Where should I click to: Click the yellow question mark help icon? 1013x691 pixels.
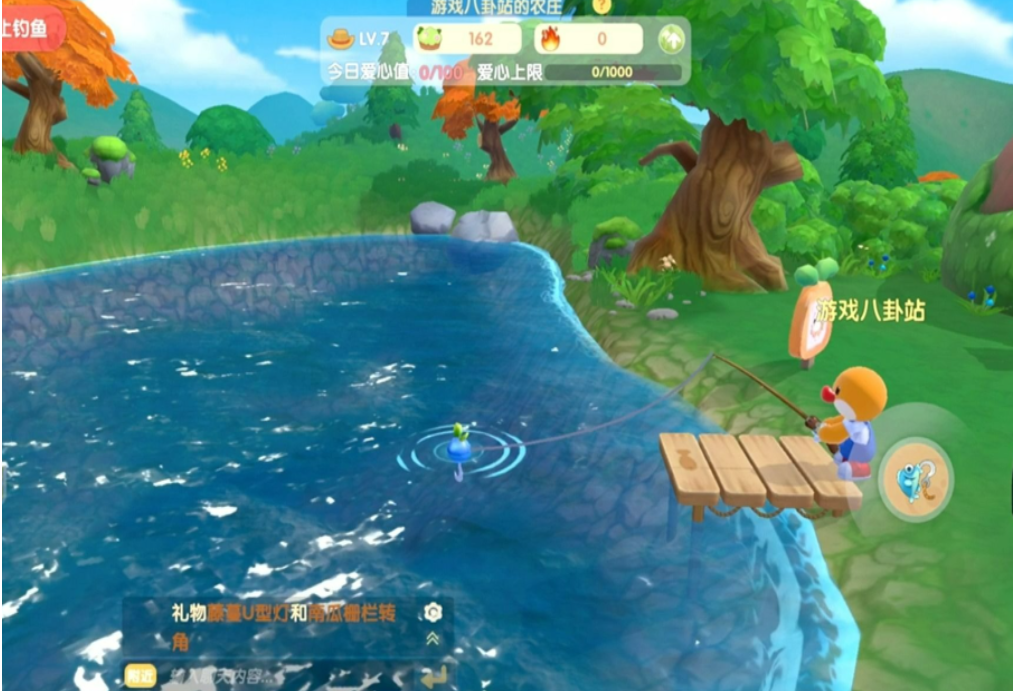[x=601, y=5]
